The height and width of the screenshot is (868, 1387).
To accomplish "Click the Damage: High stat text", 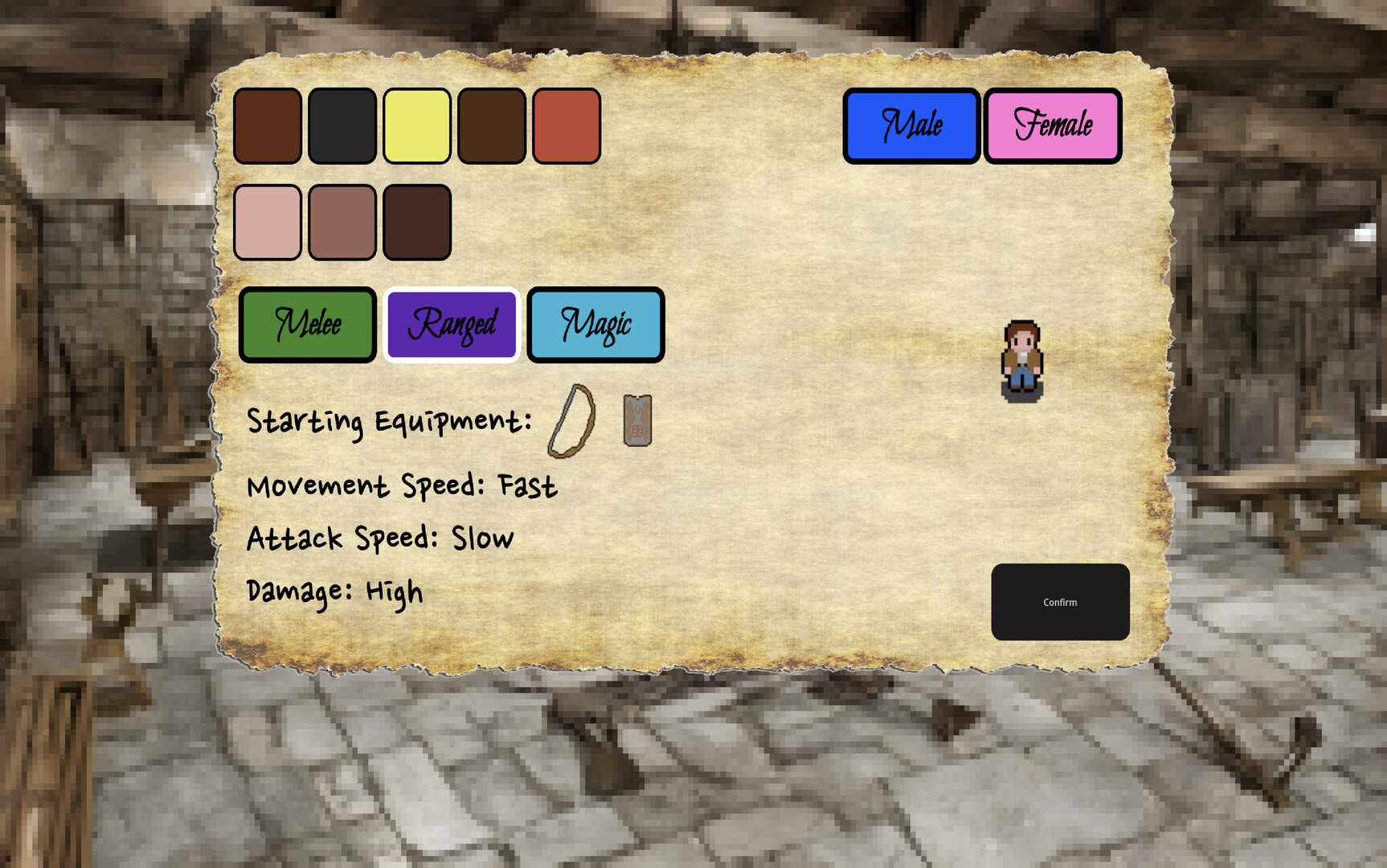I will [x=334, y=591].
